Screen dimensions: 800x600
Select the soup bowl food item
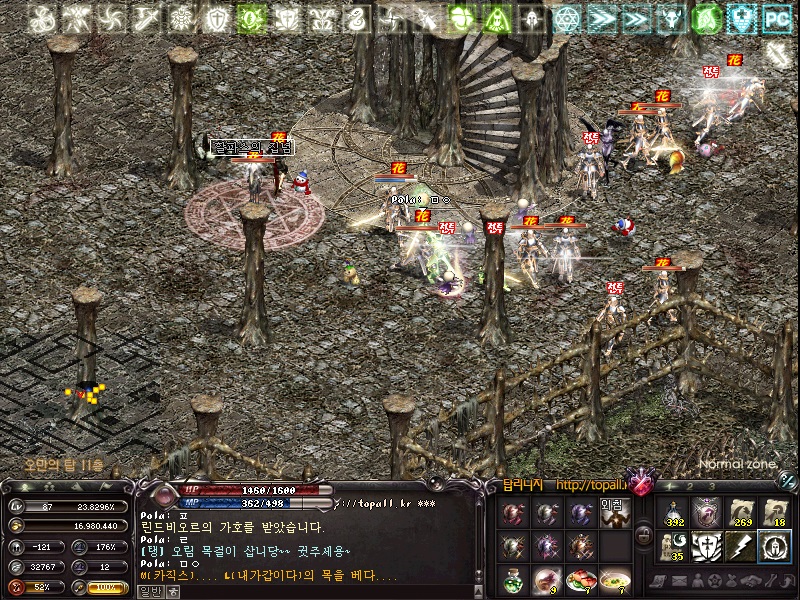pos(614,579)
